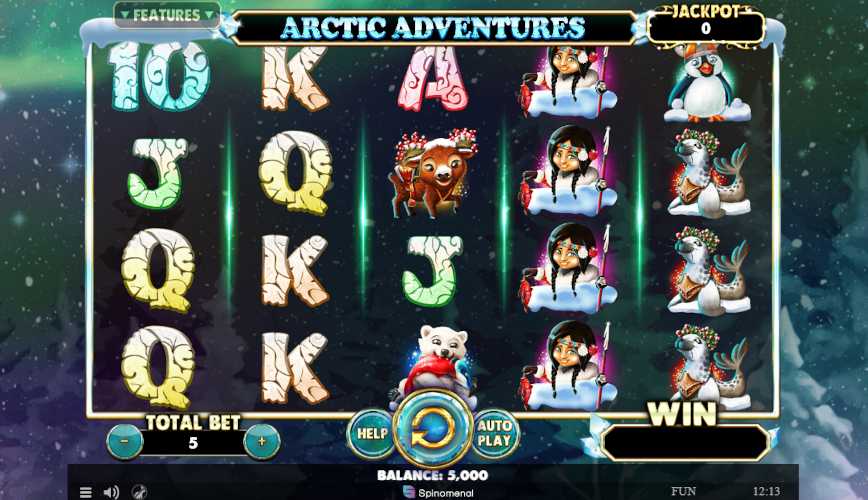Screen dimensions: 868x500
Task: Open the Help screen
Action: [x=372, y=434]
